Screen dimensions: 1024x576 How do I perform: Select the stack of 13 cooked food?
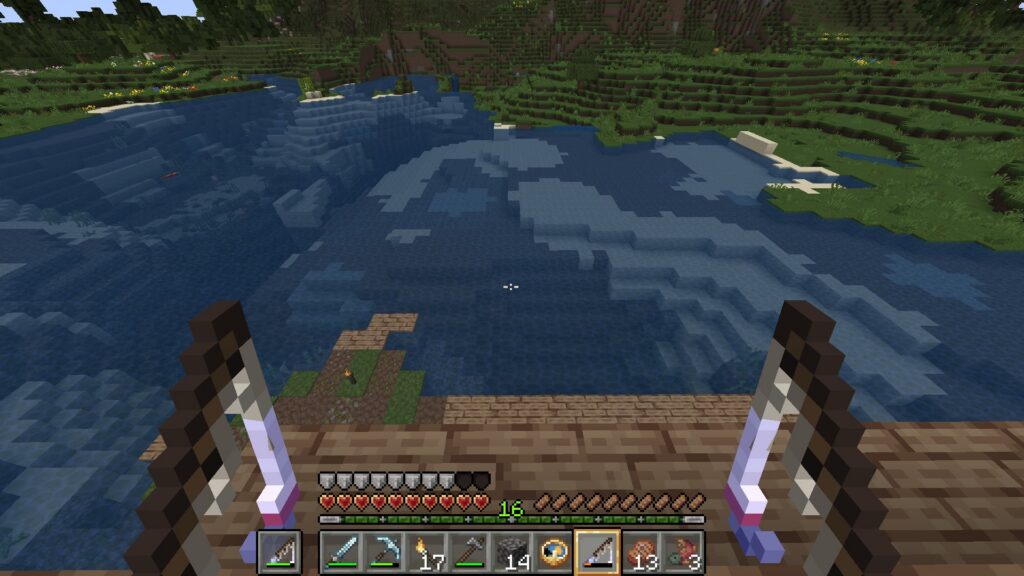coord(641,551)
